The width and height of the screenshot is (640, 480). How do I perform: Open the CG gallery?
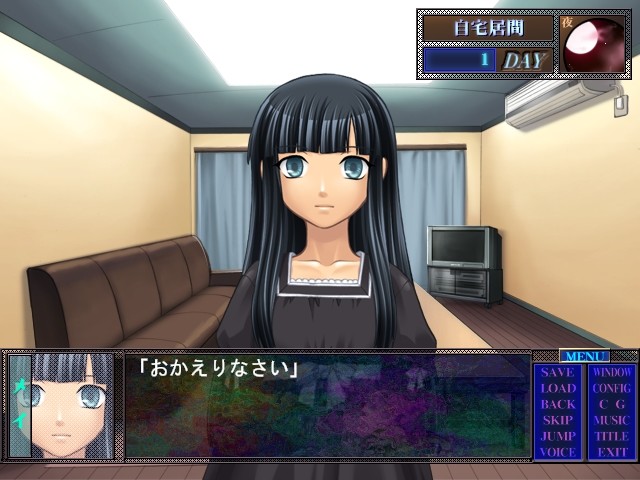[611, 404]
